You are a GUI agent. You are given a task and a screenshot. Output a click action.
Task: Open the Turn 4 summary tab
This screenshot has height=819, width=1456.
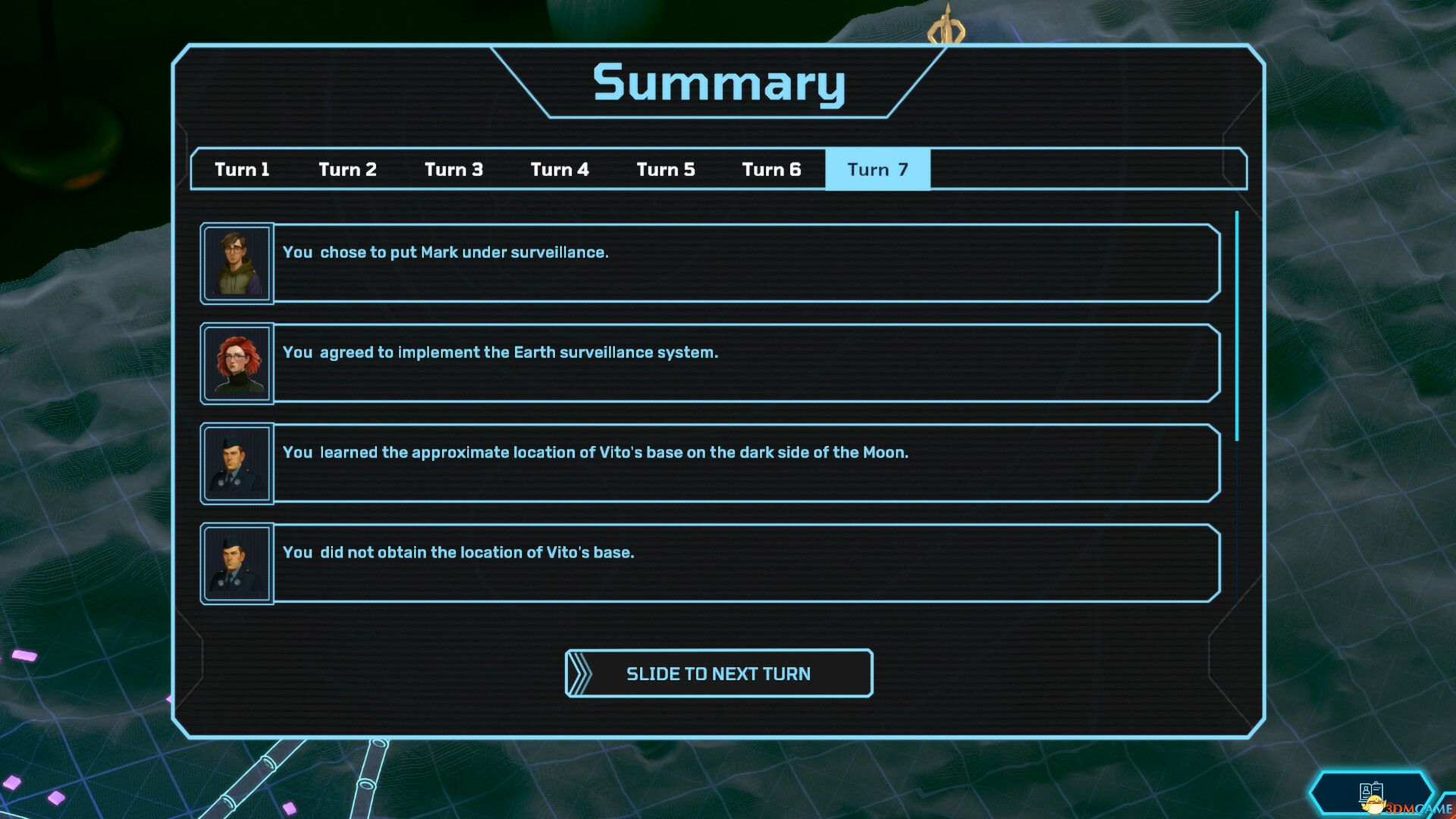pos(560,169)
